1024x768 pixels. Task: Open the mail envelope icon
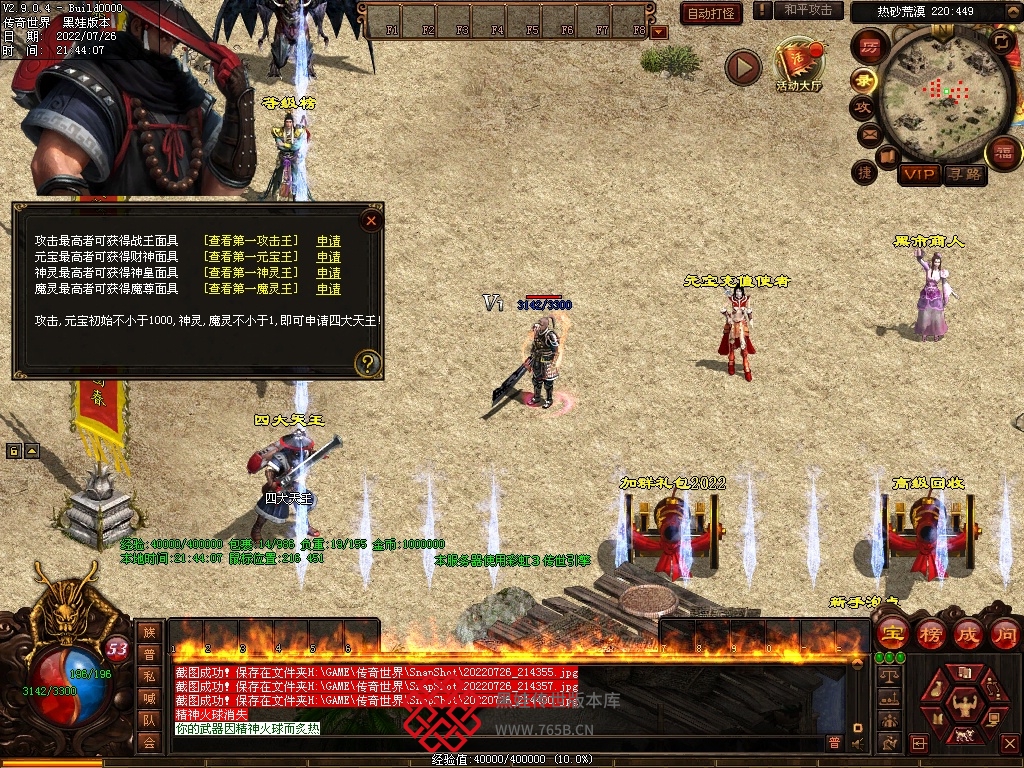click(867, 133)
